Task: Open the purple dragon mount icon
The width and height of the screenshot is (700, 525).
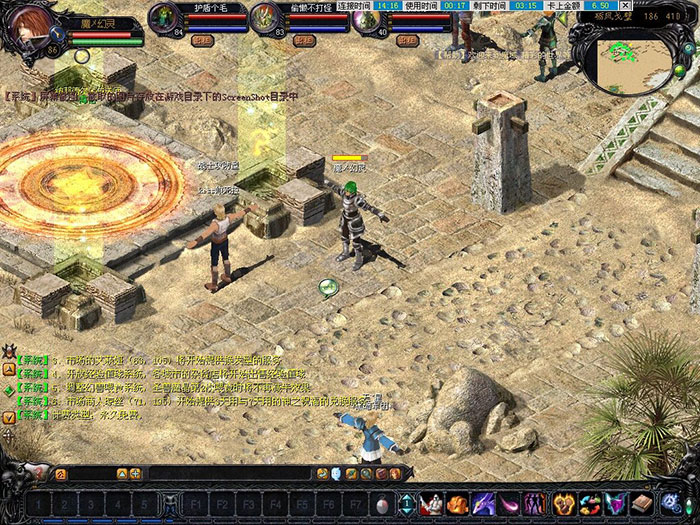Action: [x=485, y=503]
